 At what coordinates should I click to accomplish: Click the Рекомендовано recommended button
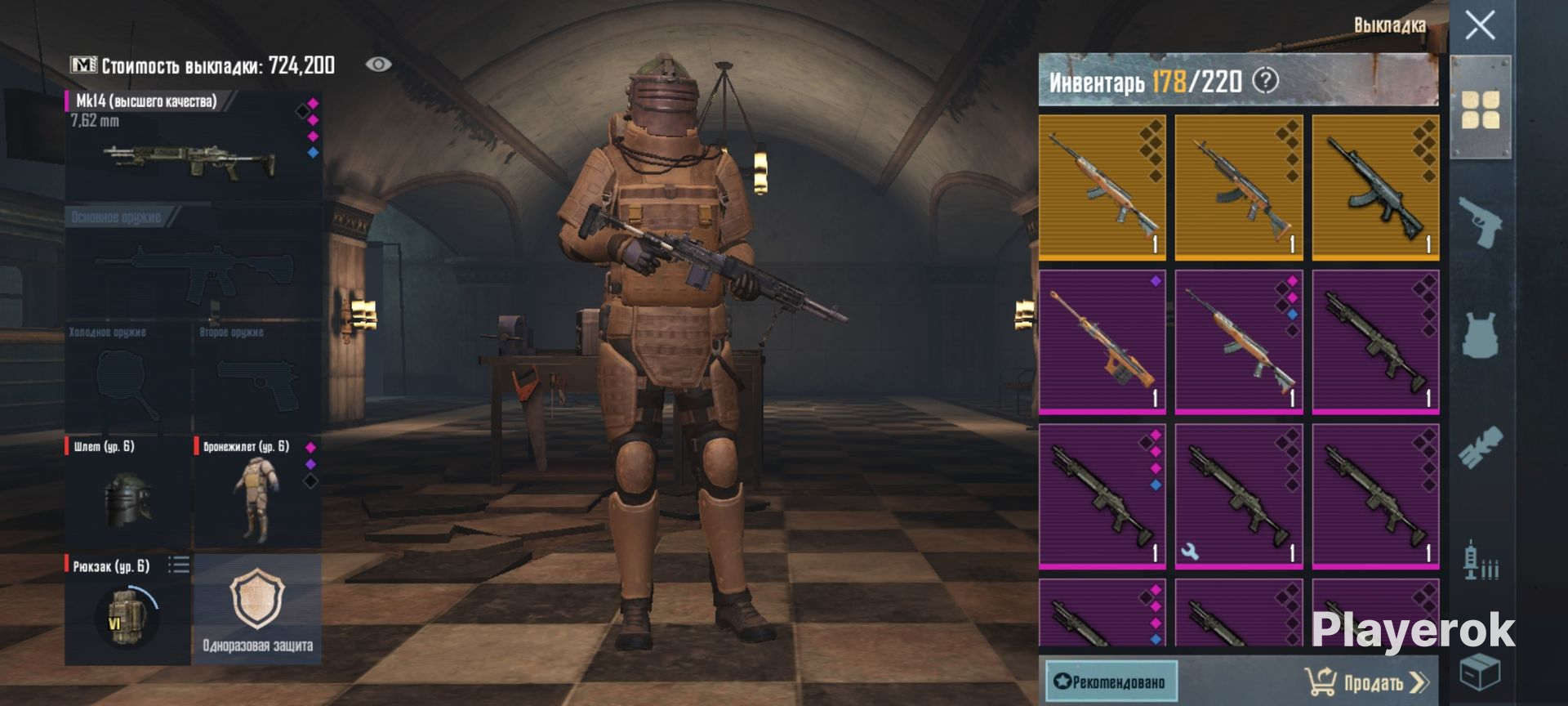[1111, 682]
